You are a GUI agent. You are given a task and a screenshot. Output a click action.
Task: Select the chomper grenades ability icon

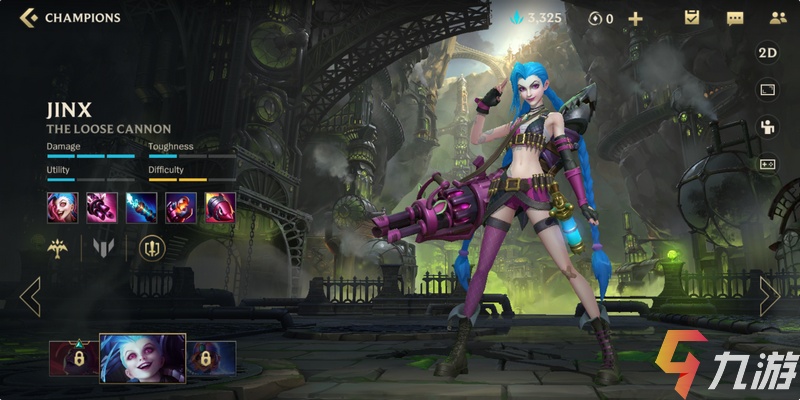pyautogui.click(x=181, y=207)
